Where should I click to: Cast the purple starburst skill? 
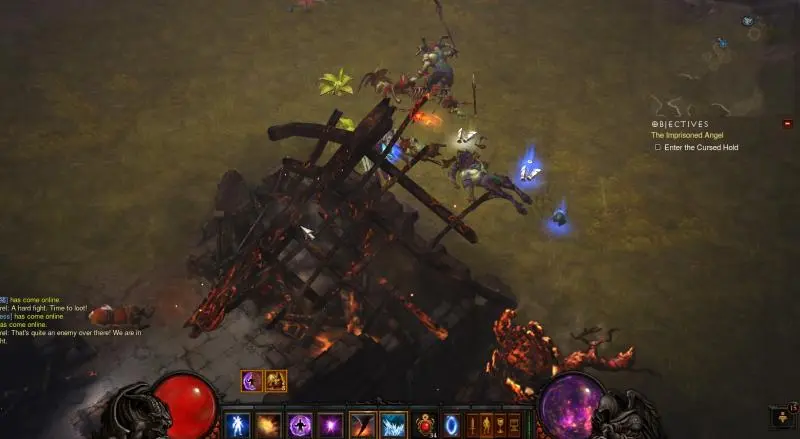(x=330, y=424)
